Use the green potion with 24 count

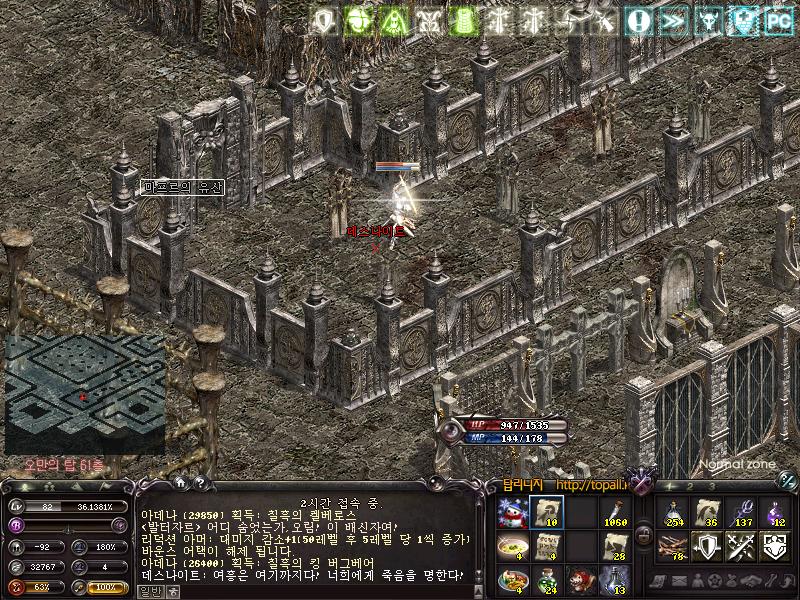click(547, 579)
